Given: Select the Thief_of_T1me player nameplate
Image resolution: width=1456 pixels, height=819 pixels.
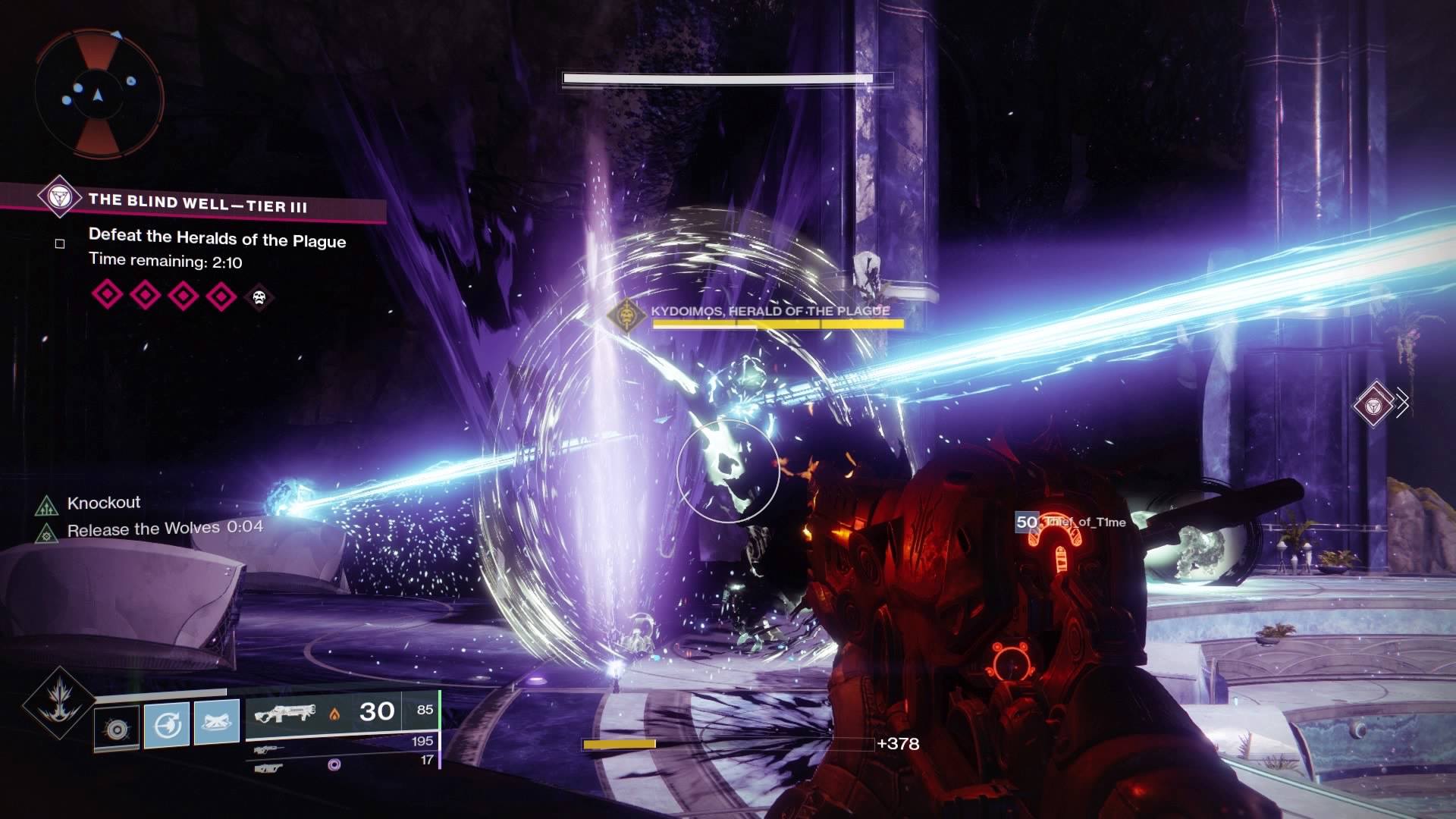Looking at the screenshot, I should tap(1071, 522).
